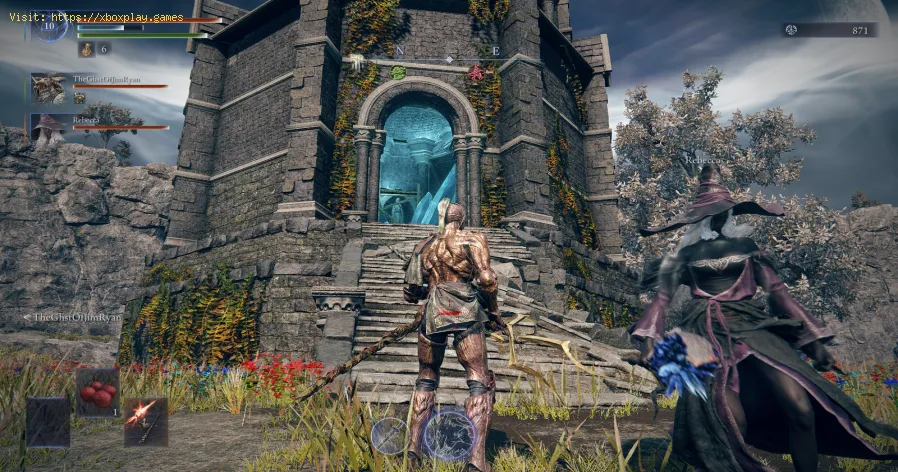Activate the flaming weapon skill slot

145,421
